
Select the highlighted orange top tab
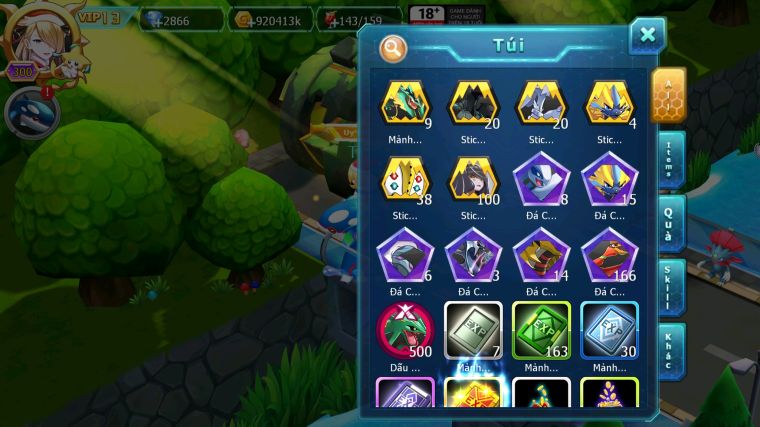pos(668,95)
